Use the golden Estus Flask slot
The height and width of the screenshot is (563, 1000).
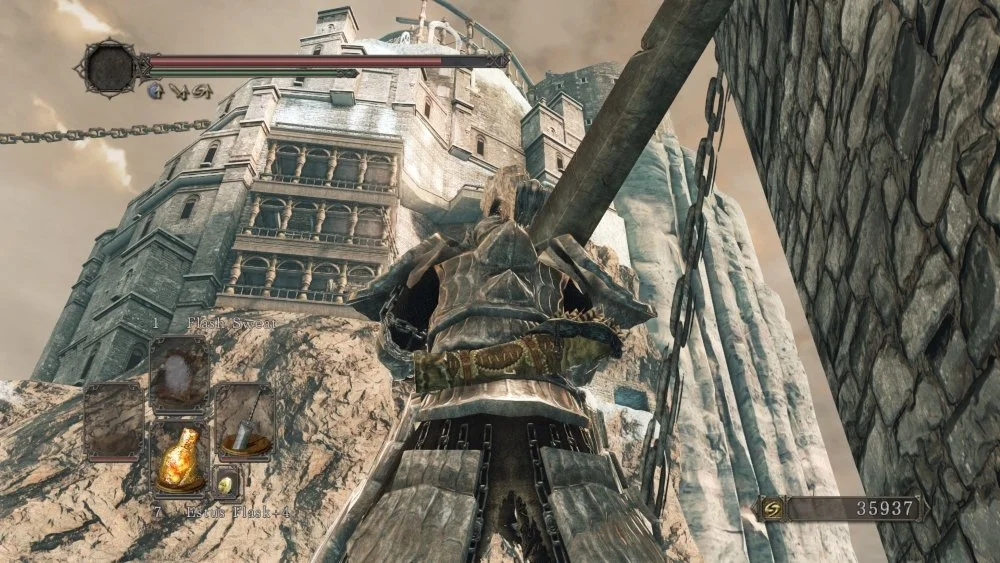point(180,456)
